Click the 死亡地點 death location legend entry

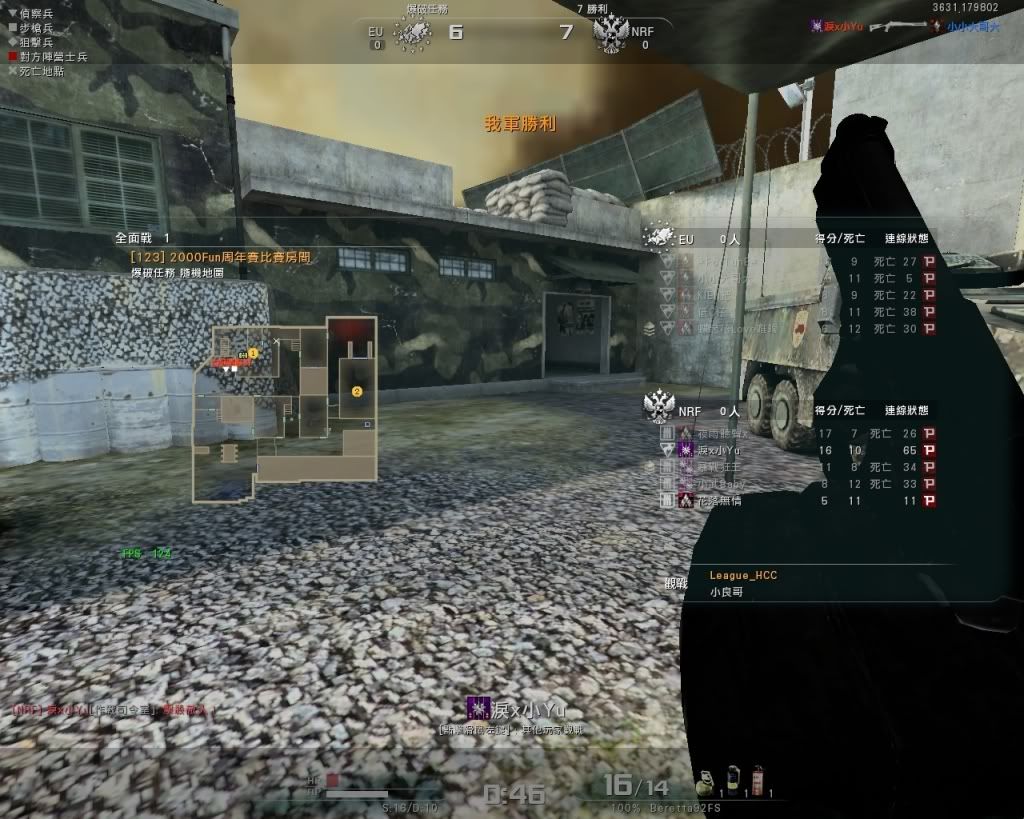pos(36,71)
